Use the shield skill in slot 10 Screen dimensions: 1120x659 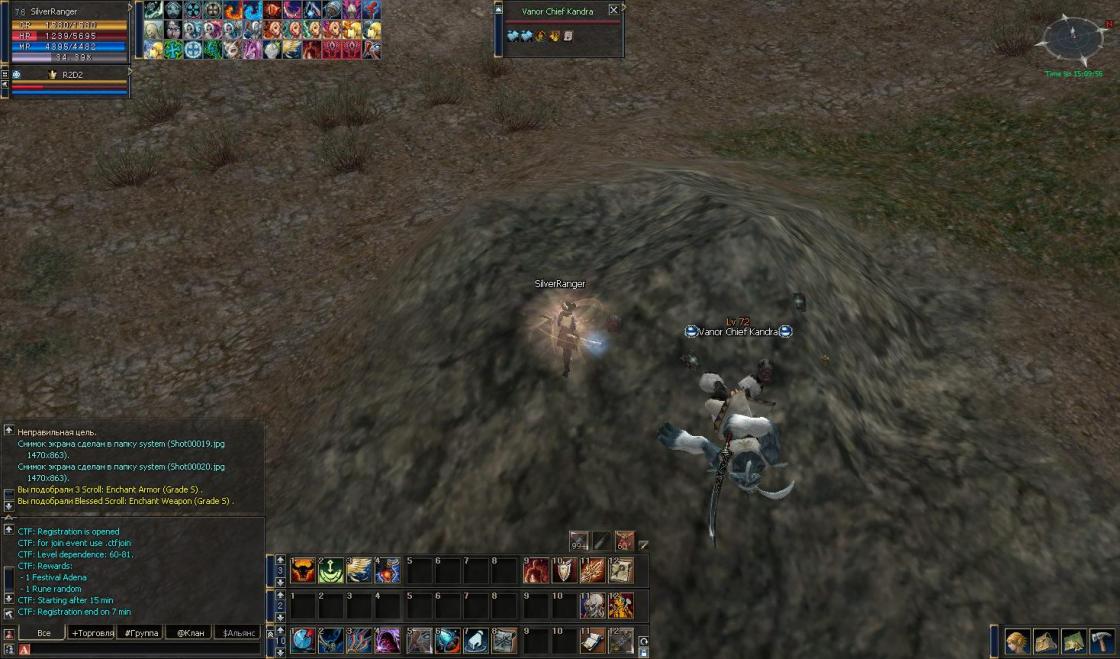tap(564, 571)
